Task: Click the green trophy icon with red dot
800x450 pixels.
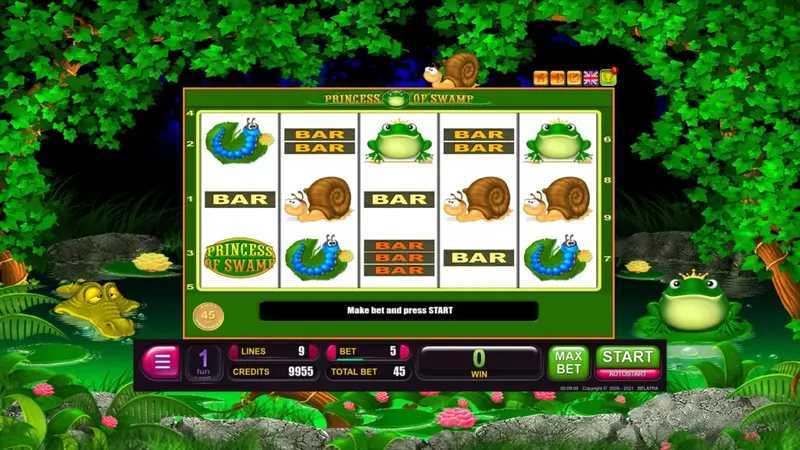Action: (607, 76)
